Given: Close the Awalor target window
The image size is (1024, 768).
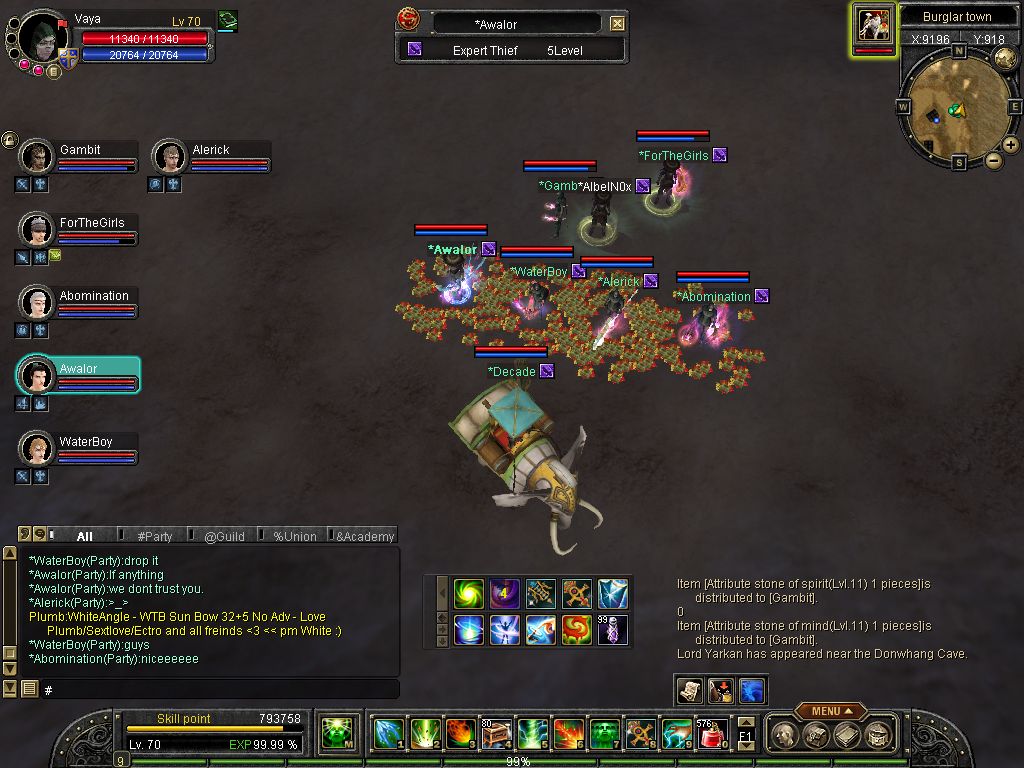Looking at the screenshot, I should click(x=617, y=23).
